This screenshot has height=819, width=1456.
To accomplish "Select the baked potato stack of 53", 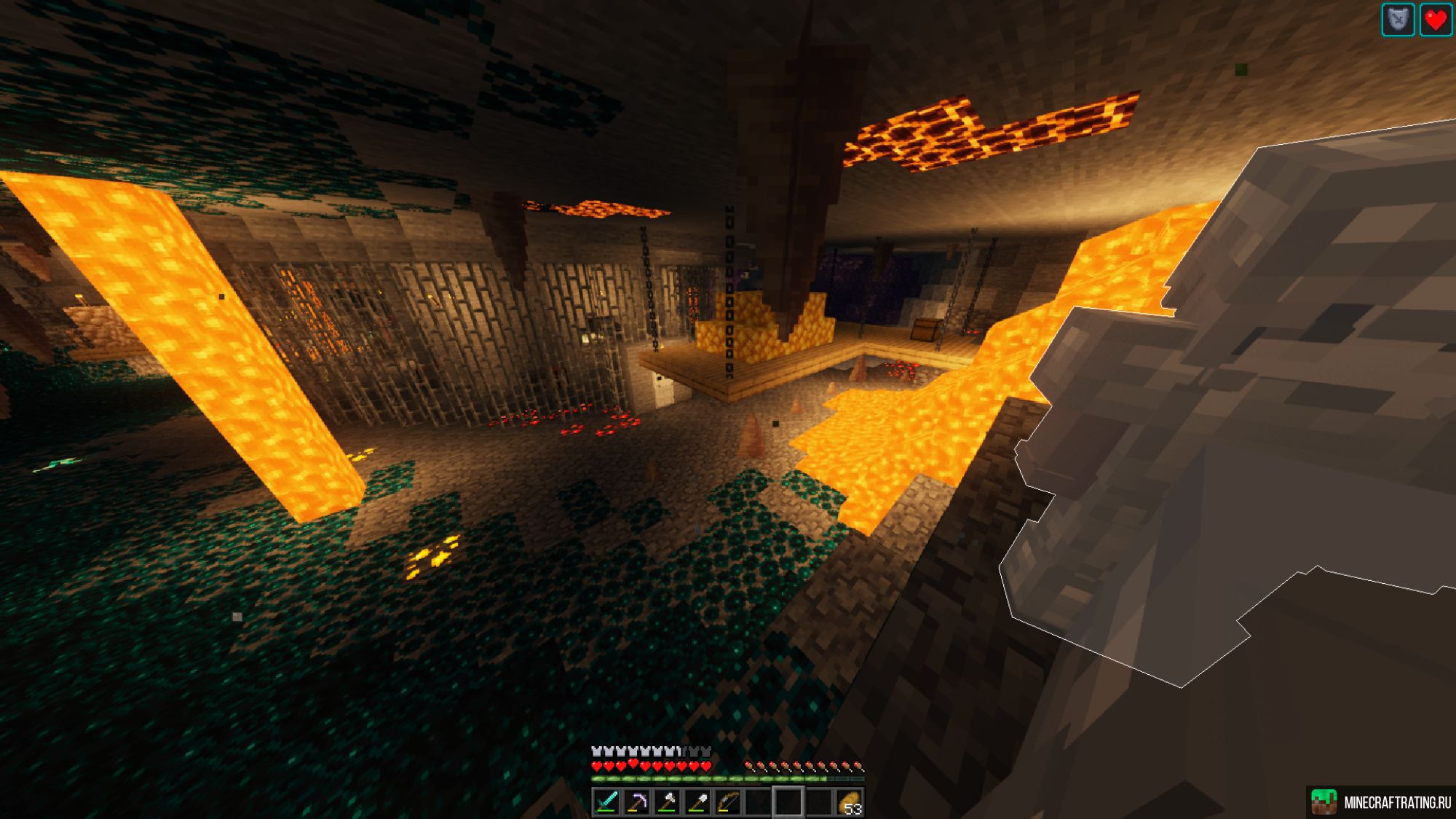I will click(849, 802).
